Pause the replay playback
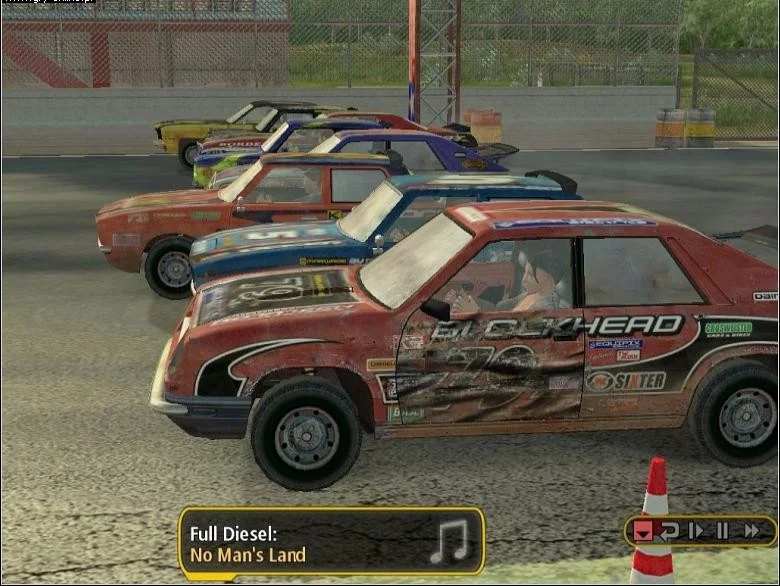This screenshot has width=780, height=586. coord(722,531)
